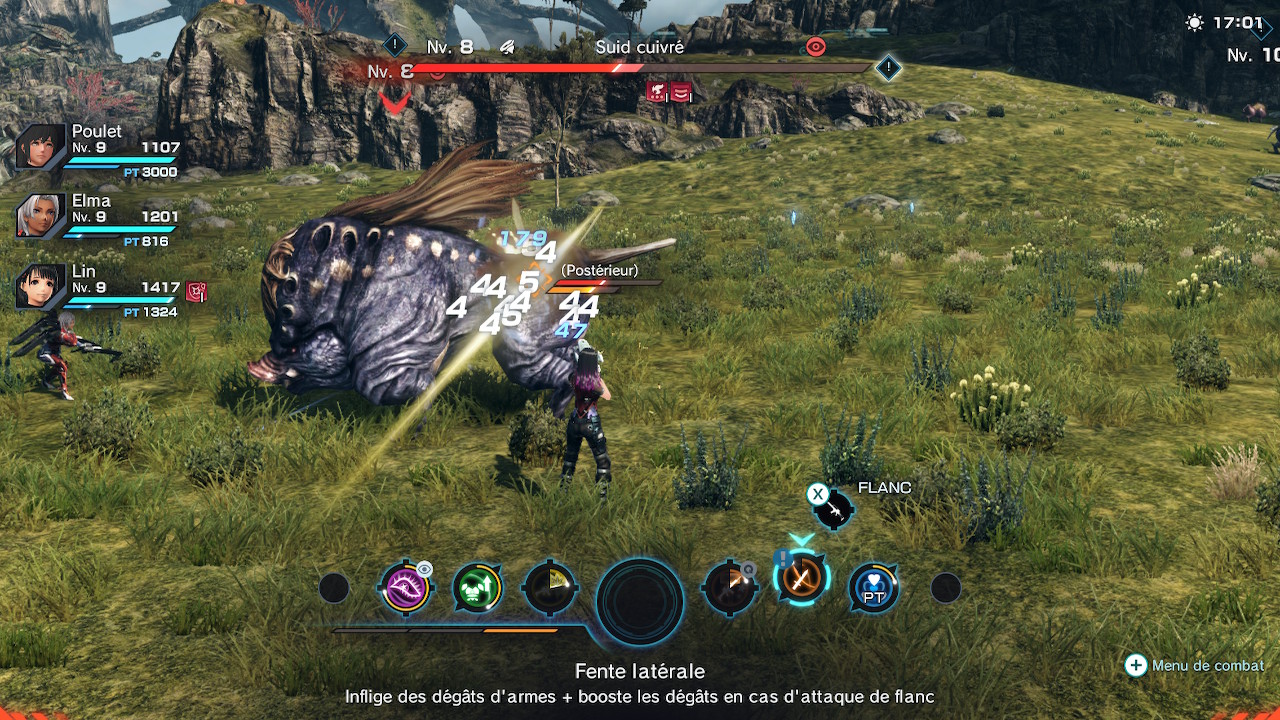Trigger the large central auto-attack circle

click(x=640, y=601)
